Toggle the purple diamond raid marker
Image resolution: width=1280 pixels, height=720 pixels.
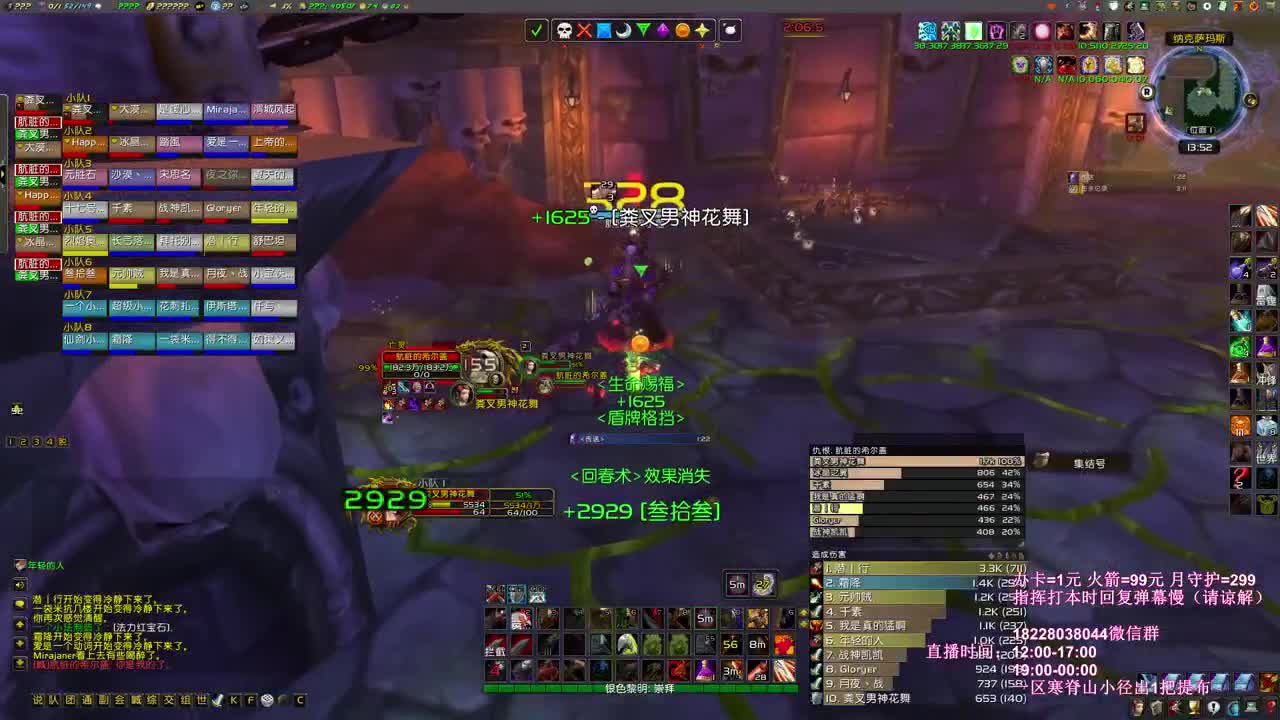coord(662,31)
